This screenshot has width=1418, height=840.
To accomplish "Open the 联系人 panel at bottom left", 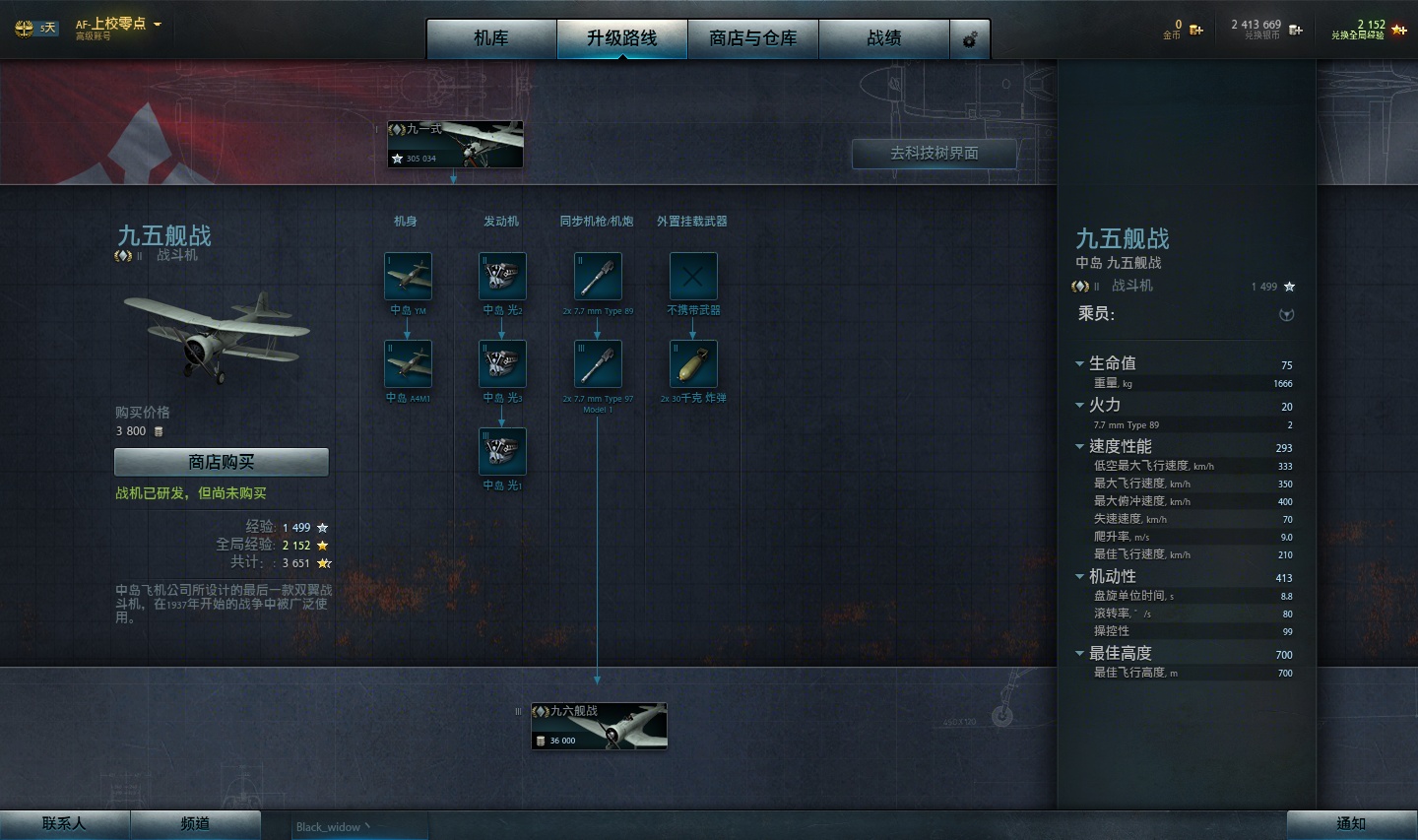I will point(62,823).
